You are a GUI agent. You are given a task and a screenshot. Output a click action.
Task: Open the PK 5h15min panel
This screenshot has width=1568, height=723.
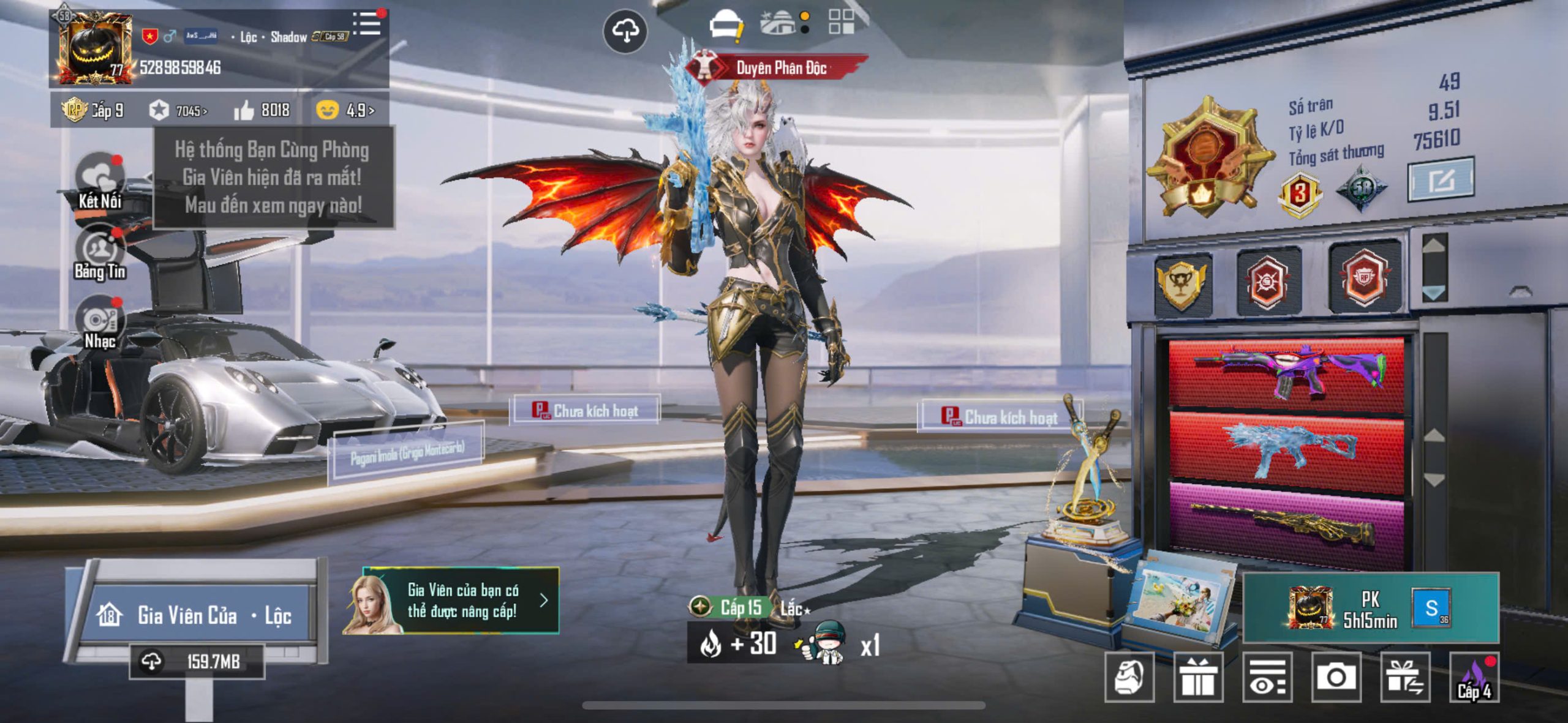point(1371,608)
